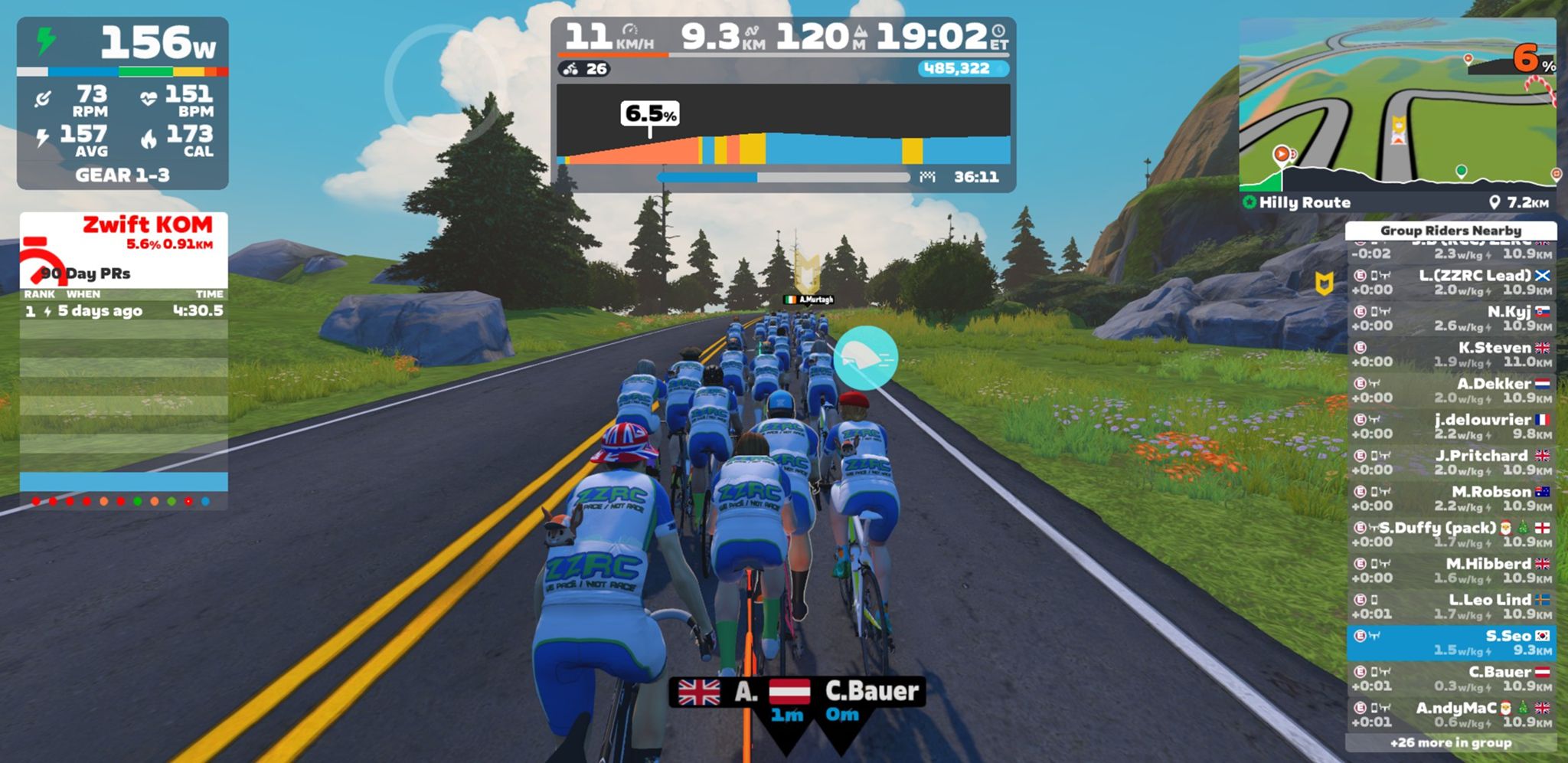
Task: Select rider M.Robson's row
Action: click(1451, 498)
